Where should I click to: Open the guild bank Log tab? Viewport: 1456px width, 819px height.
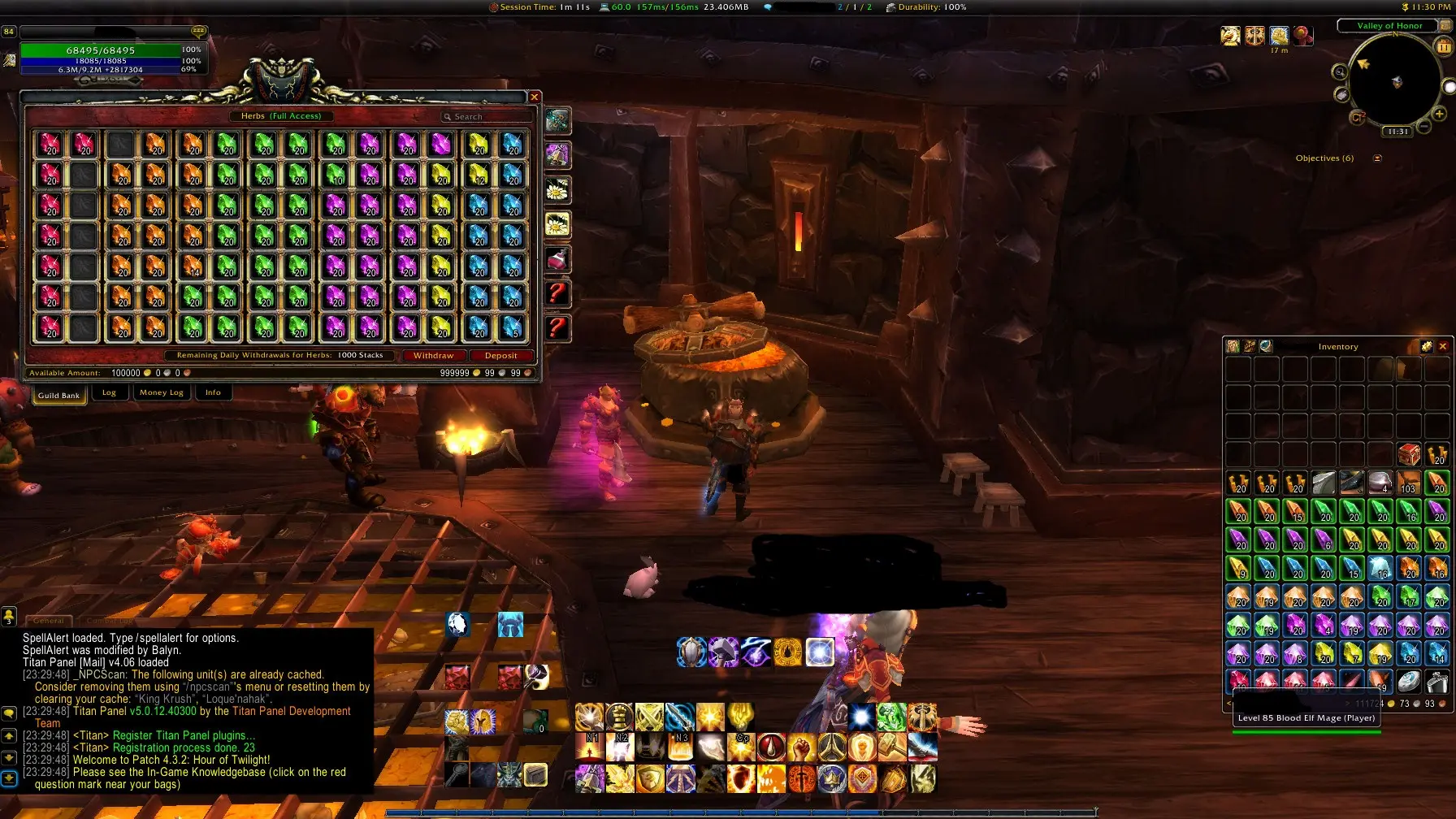tap(109, 392)
